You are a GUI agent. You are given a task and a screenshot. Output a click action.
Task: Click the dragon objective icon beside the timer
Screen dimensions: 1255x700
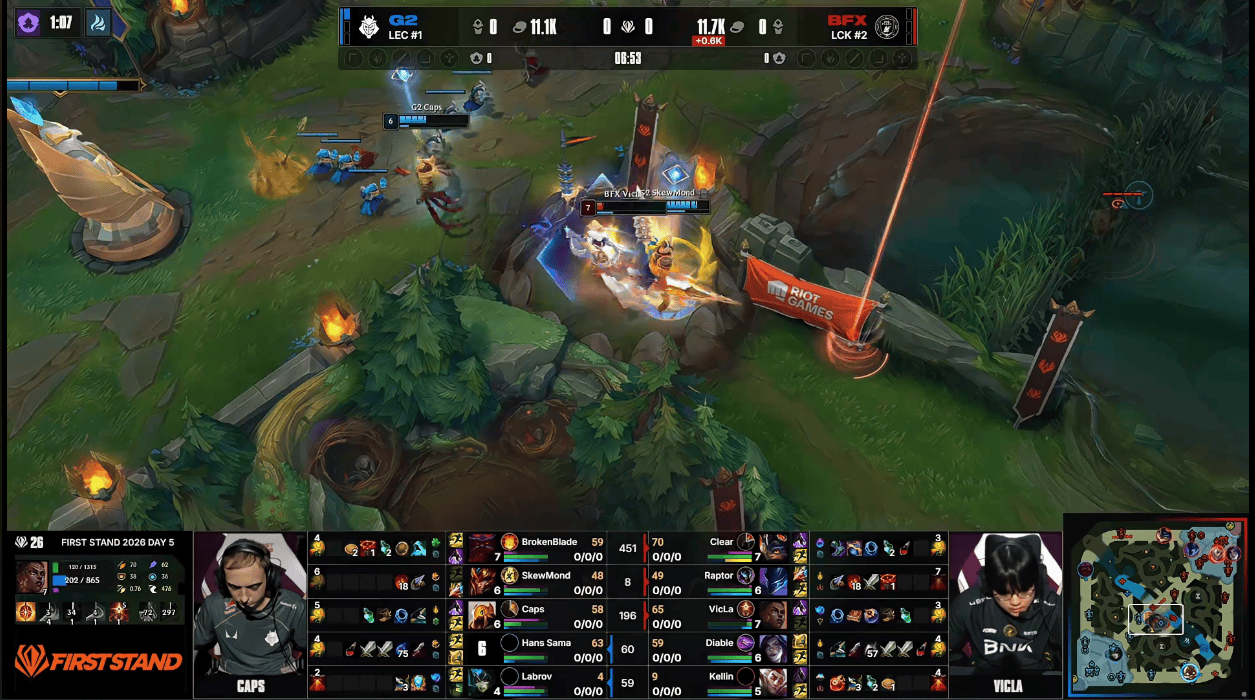[x=98, y=22]
